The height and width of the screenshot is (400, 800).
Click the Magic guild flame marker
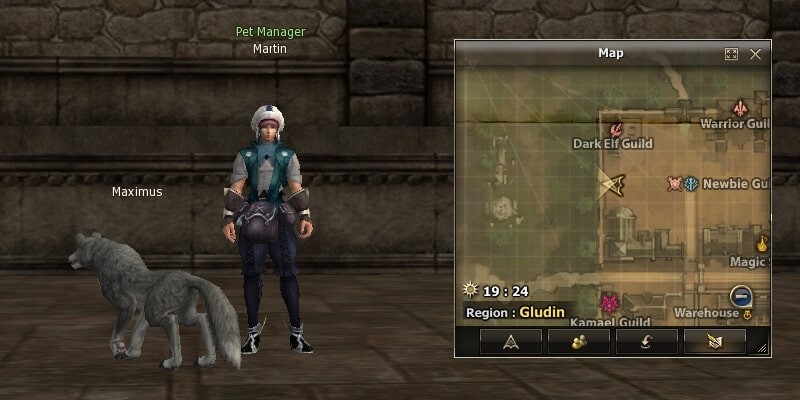click(x=762, y=242)
